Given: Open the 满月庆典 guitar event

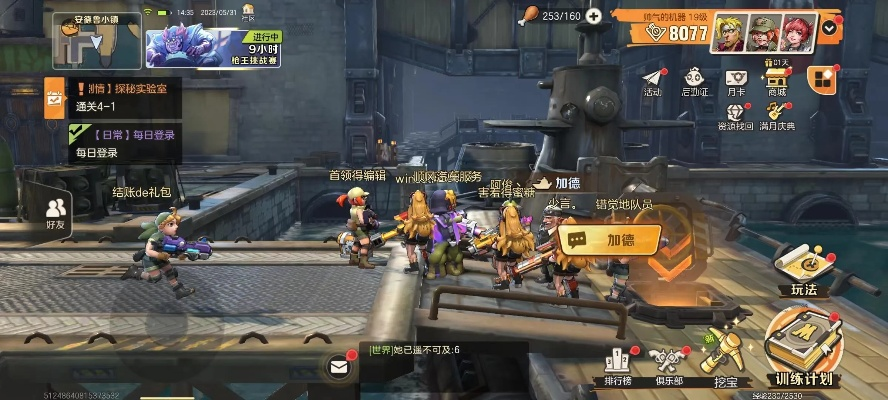Looking at the screenshot, I should [776, 115].
